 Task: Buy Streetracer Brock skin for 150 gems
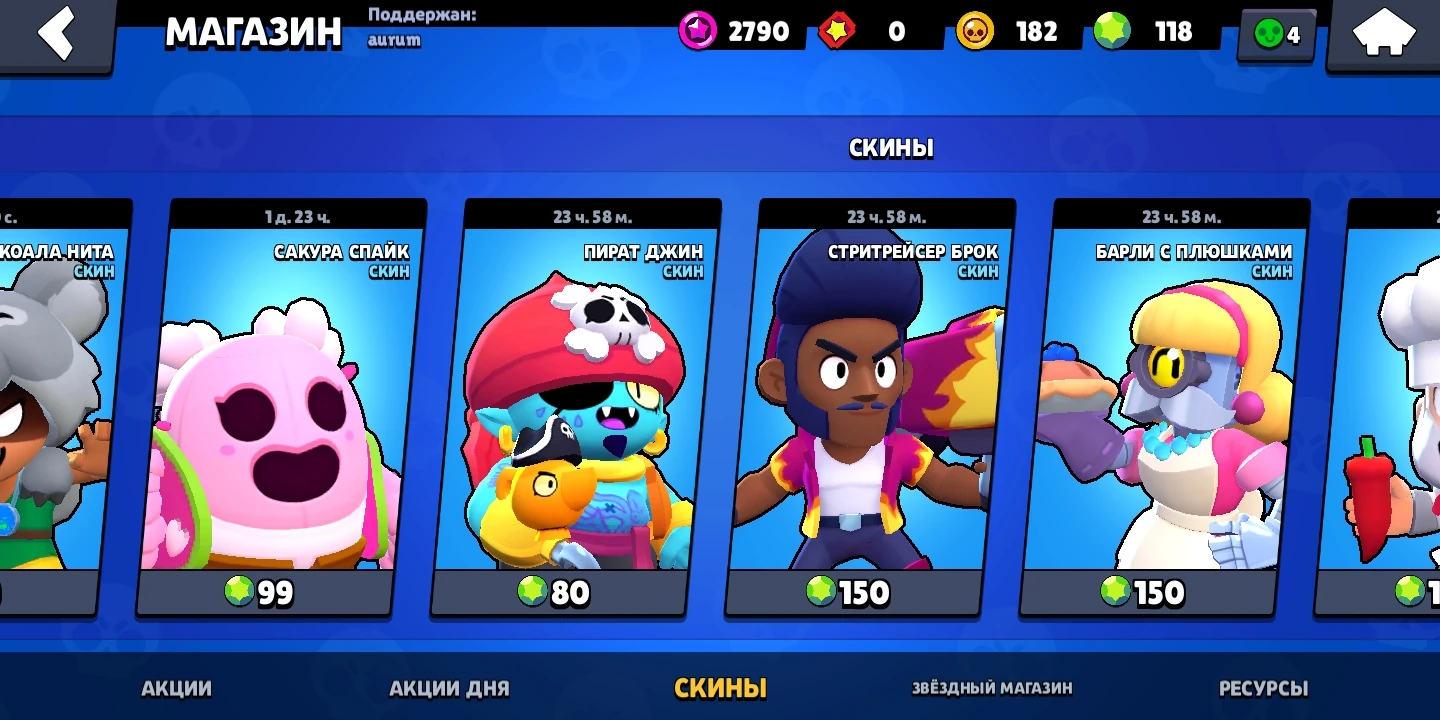pos(853,592)
